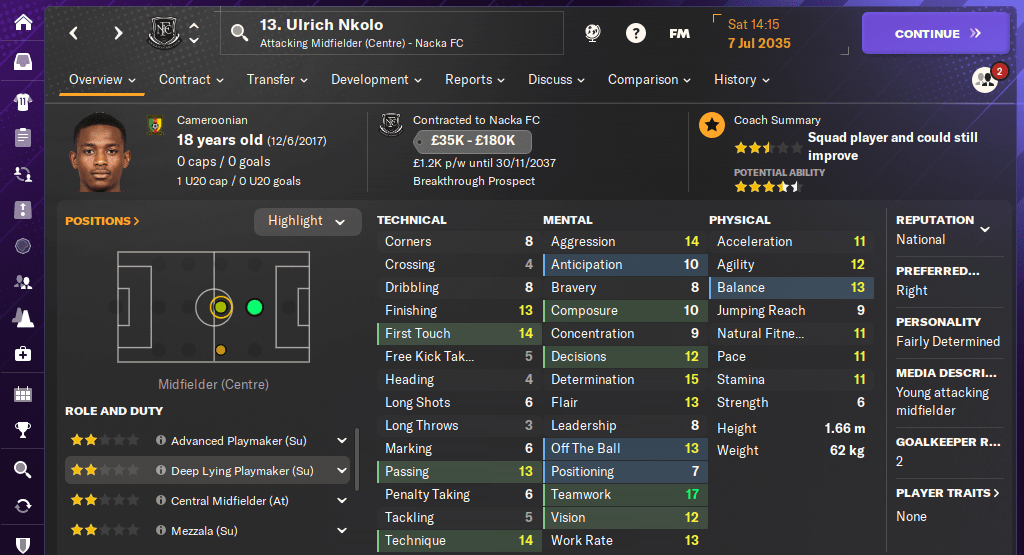Navigate forward with the right arrow

tap(118, 33)
